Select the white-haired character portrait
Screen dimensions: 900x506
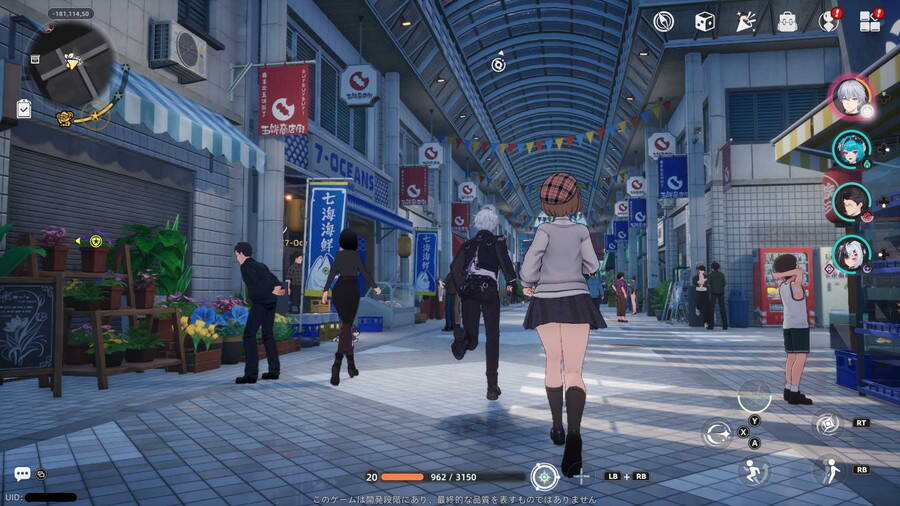(851, 97)
